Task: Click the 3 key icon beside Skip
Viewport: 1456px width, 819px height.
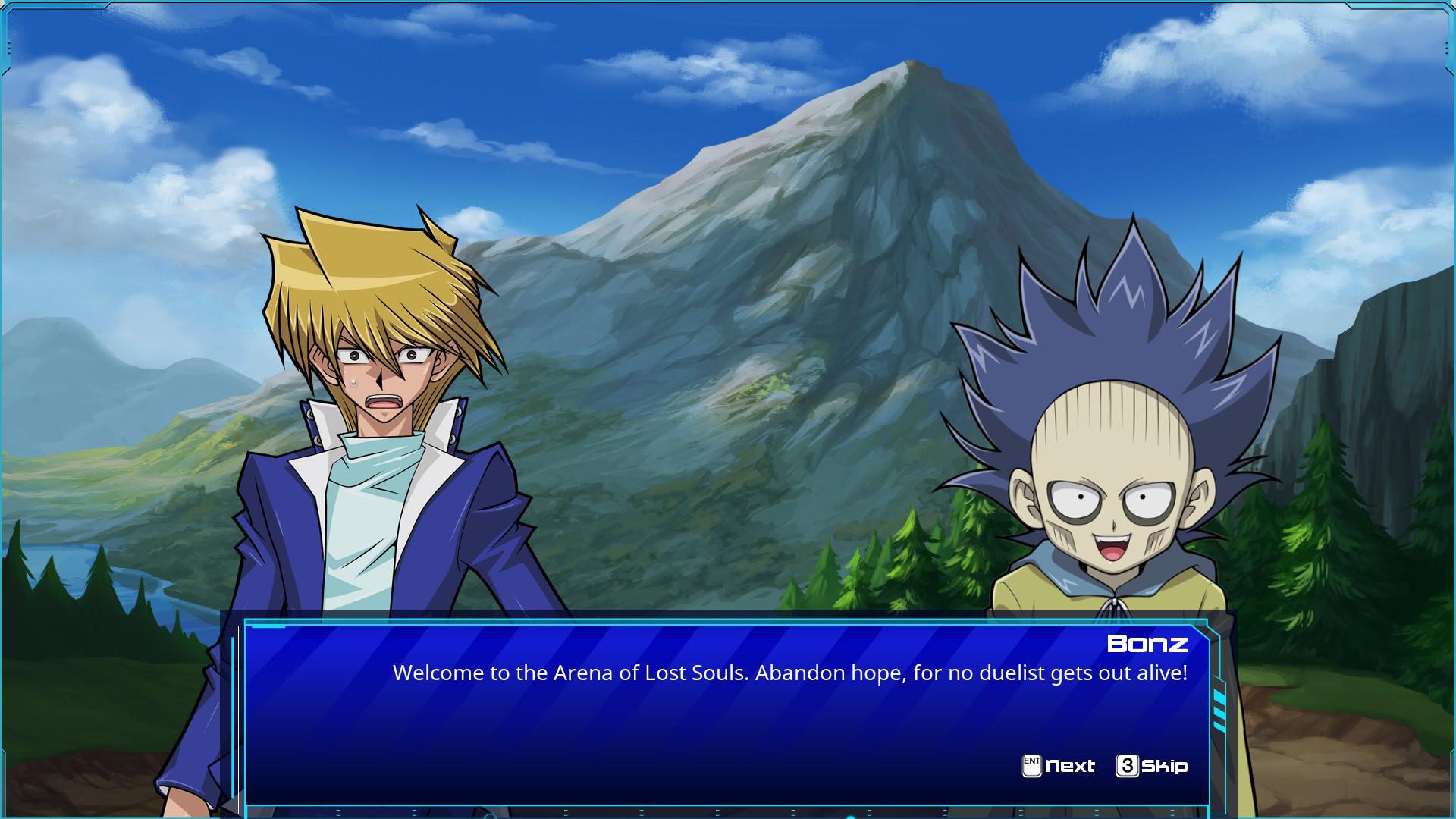Action: (1128, 767)
